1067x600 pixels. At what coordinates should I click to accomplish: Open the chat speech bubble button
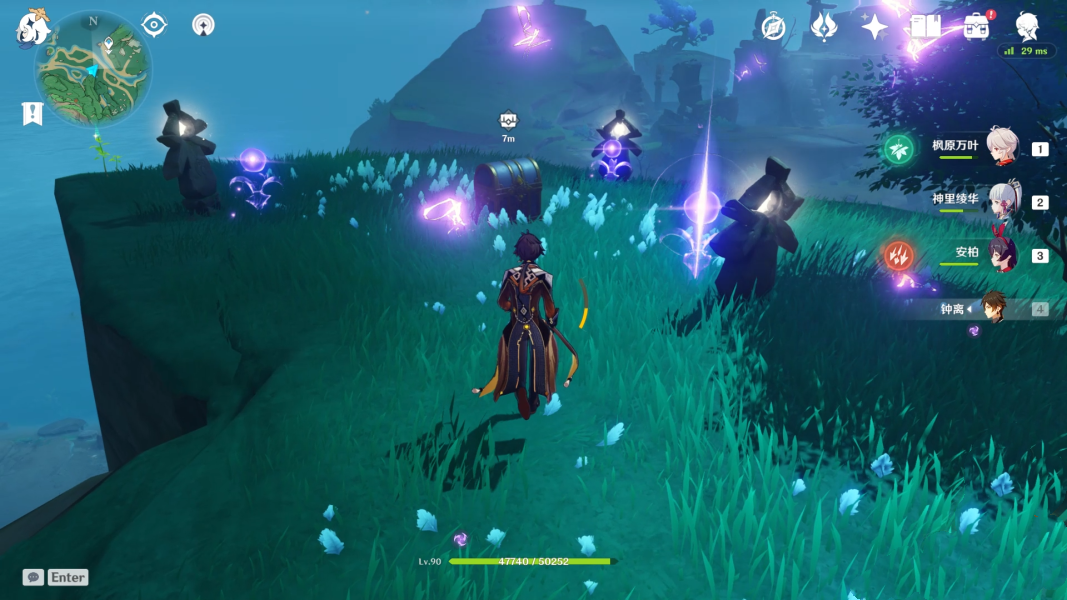click(x=33, y=577)
